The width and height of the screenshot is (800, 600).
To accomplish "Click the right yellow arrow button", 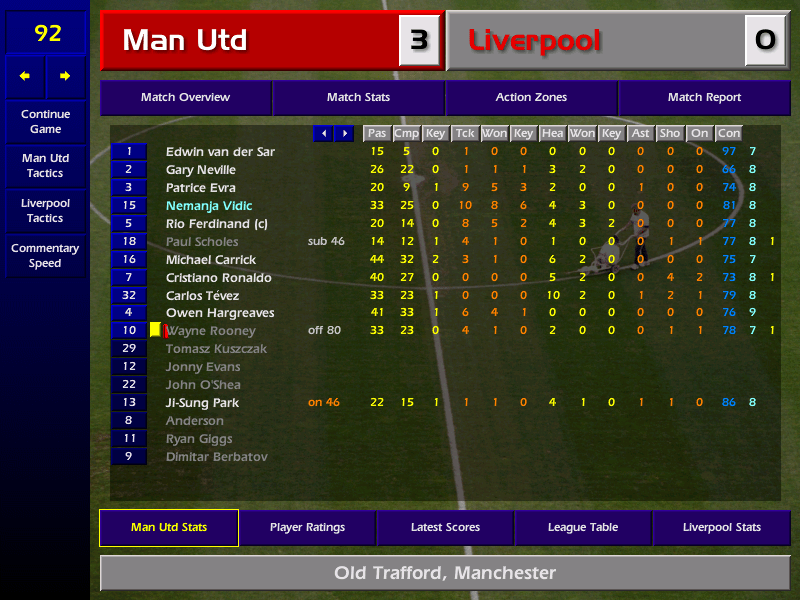I will coord(66,76).
